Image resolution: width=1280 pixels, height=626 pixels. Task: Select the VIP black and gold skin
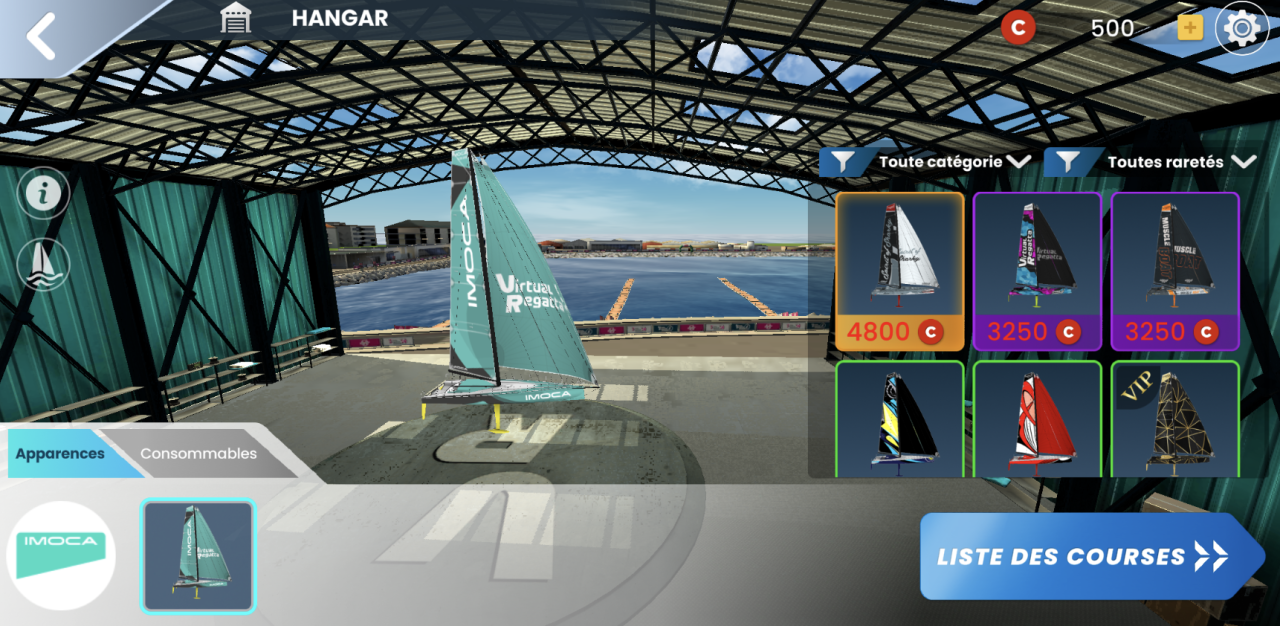tap(1175, 420)
